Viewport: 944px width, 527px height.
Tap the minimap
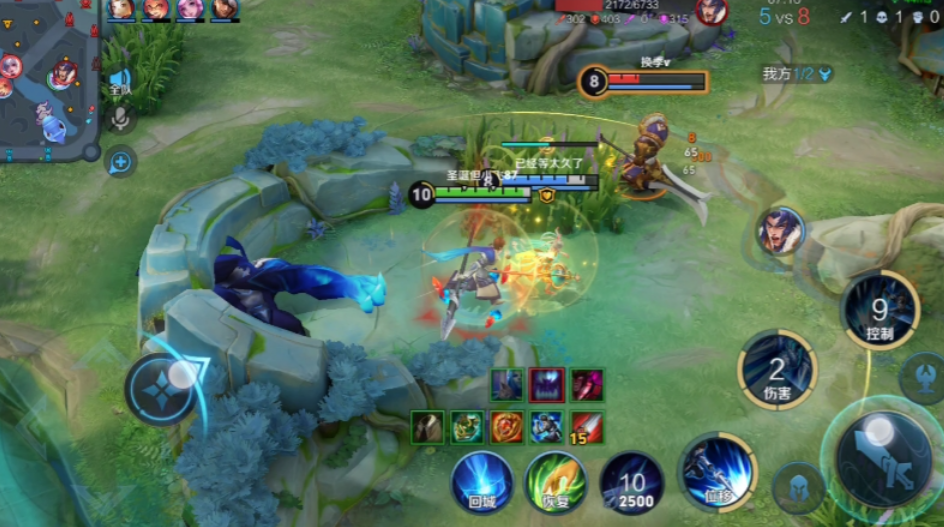48,80
